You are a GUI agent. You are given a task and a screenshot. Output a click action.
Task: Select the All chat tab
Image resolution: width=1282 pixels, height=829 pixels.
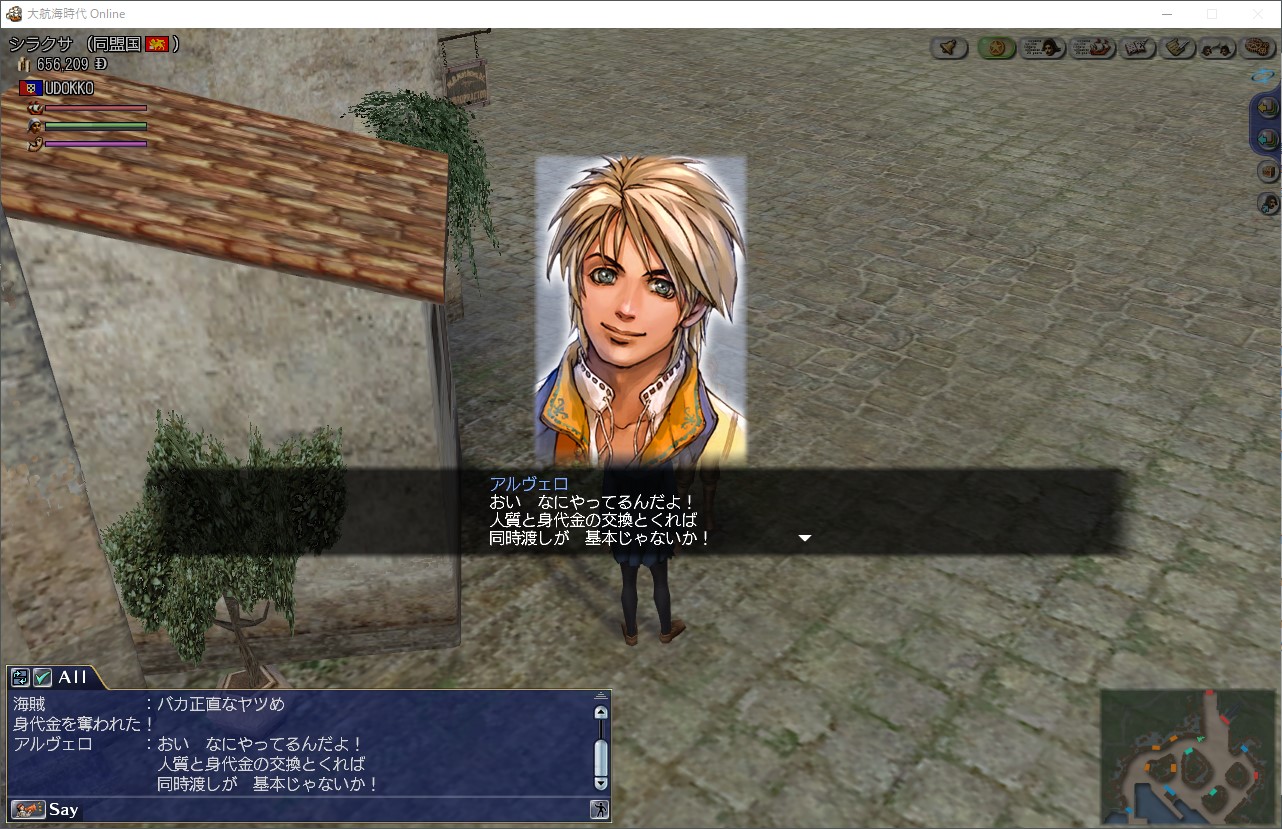[x=72, y=677]
